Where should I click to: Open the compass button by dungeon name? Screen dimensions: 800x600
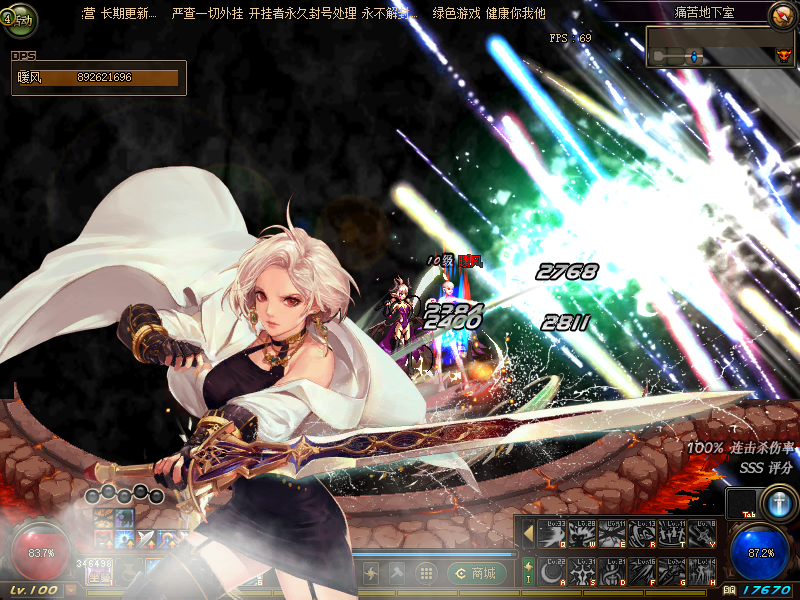click(x=781, y=15)
